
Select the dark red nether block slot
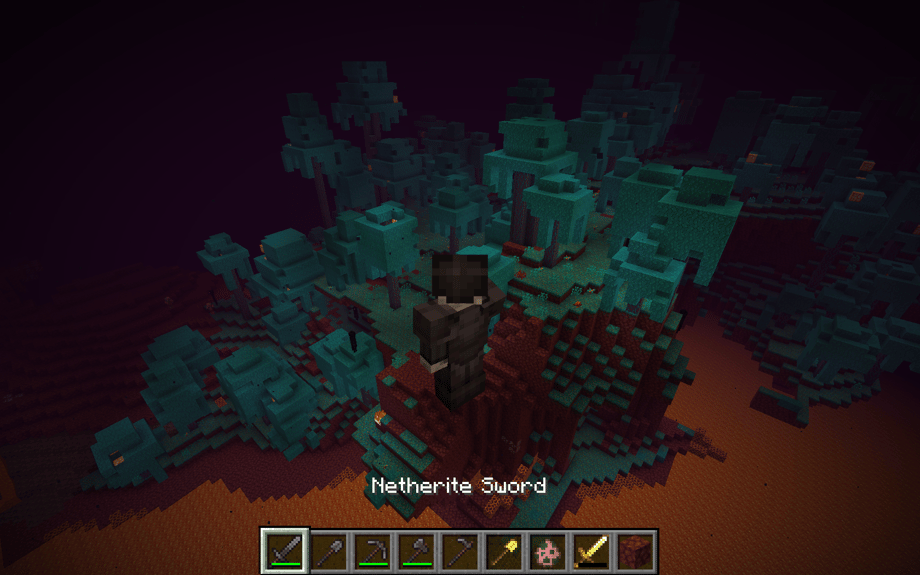point(636,551)
